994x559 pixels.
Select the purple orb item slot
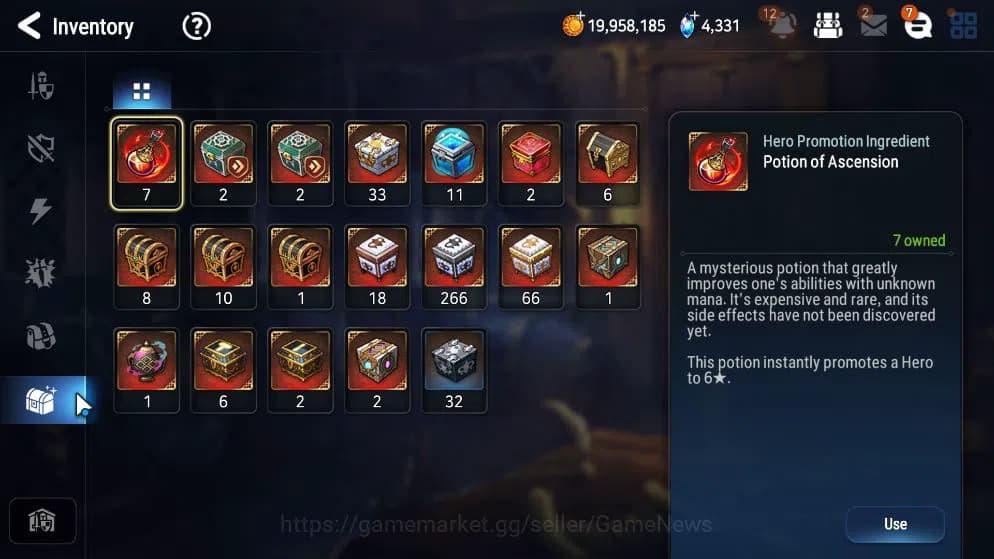coord(147,368)
